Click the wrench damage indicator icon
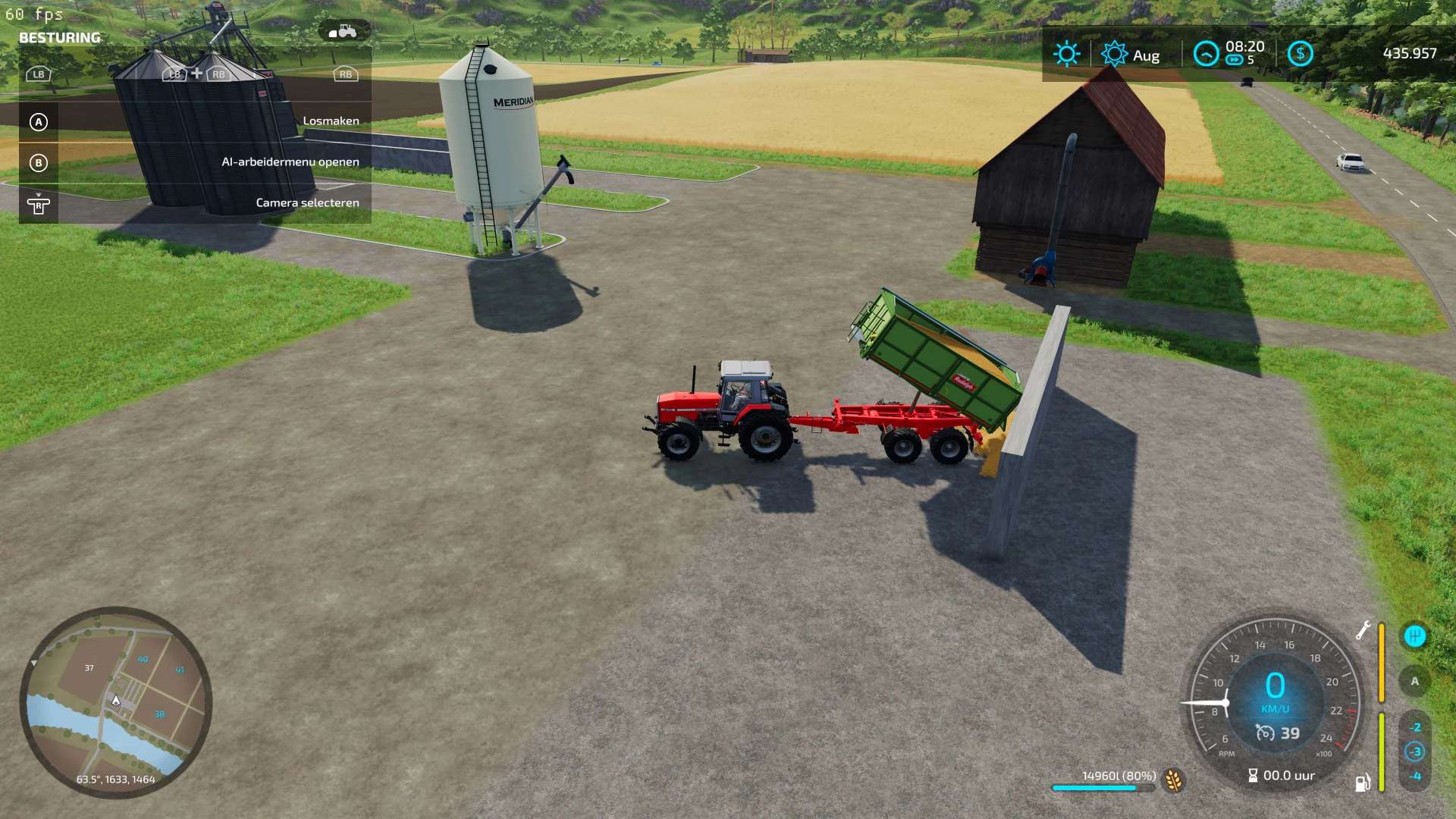The width and height of the screenshot is (1456, 819). [1363, 630]
